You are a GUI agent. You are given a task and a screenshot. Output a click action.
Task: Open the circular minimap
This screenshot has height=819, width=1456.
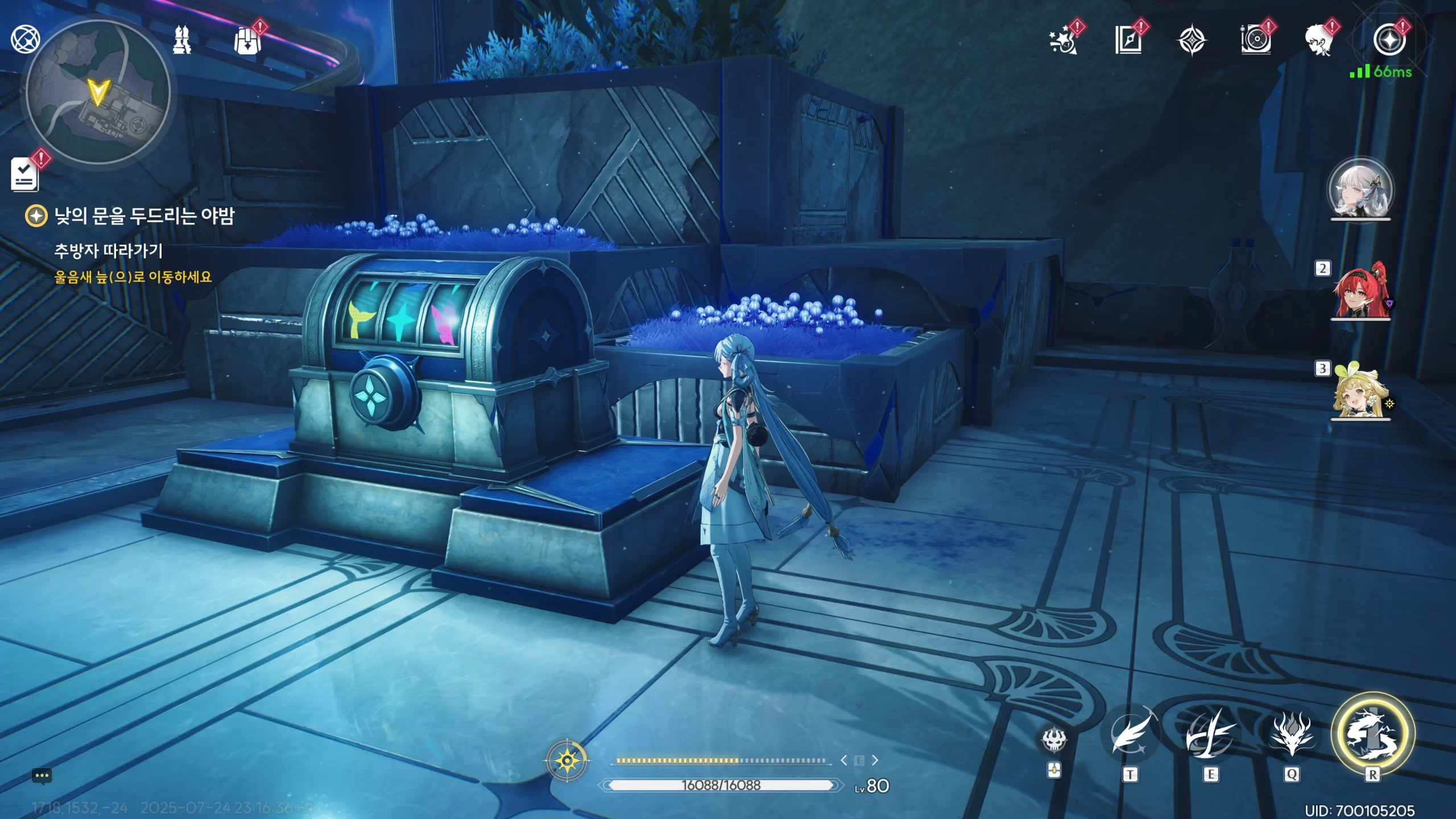click(x=98, y=92)
